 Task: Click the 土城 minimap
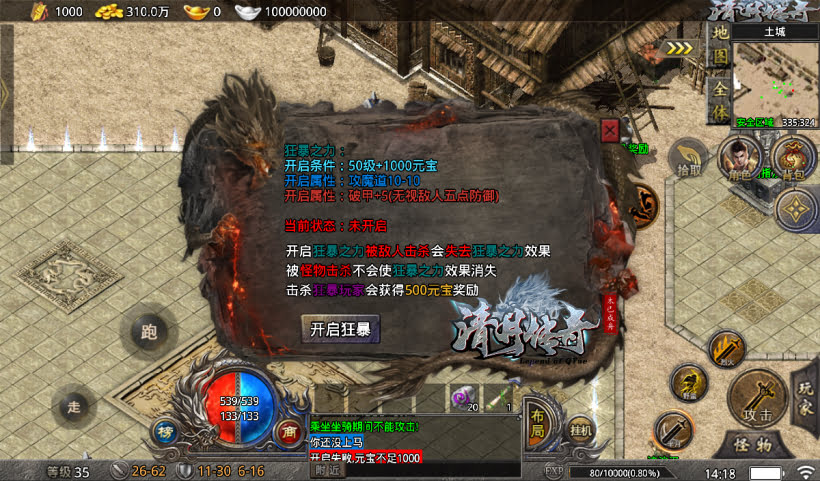776,78
